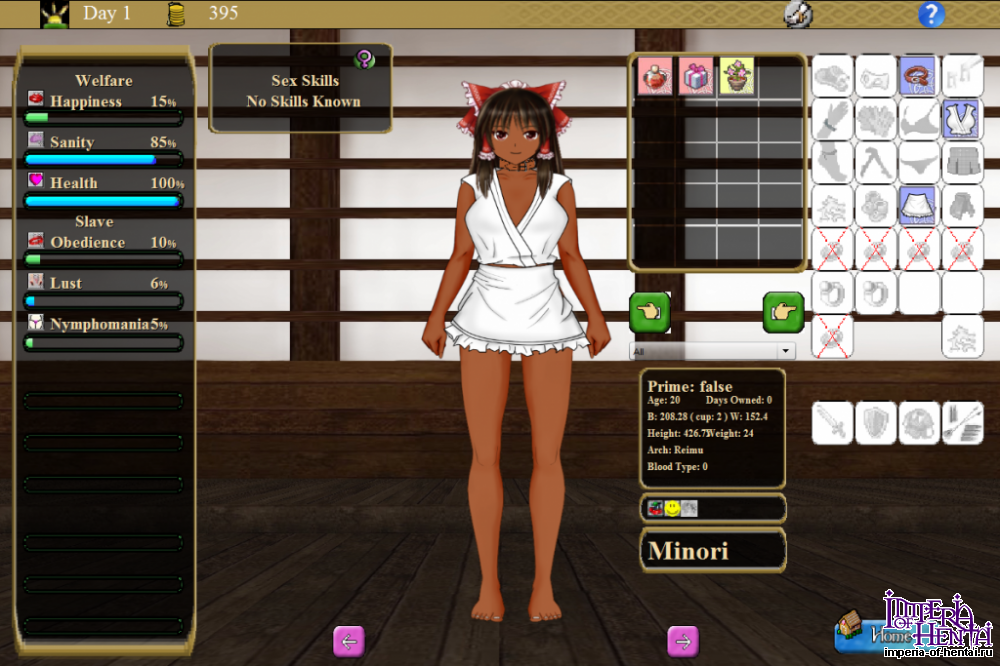The image size is (1000, 666).
Task: Click the armor equipment slot
Action: point(919,423)
